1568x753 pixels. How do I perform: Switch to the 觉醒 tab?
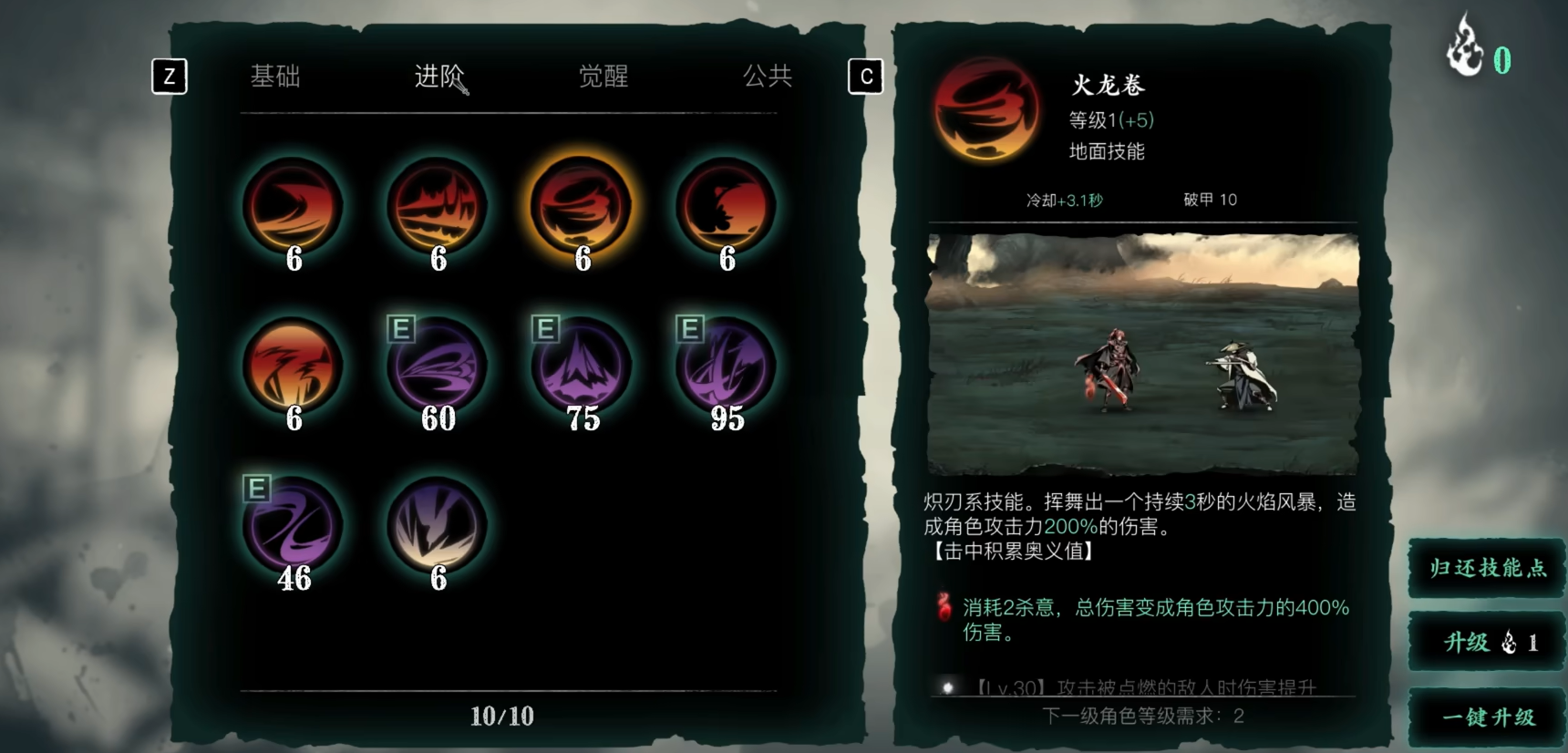603,77
